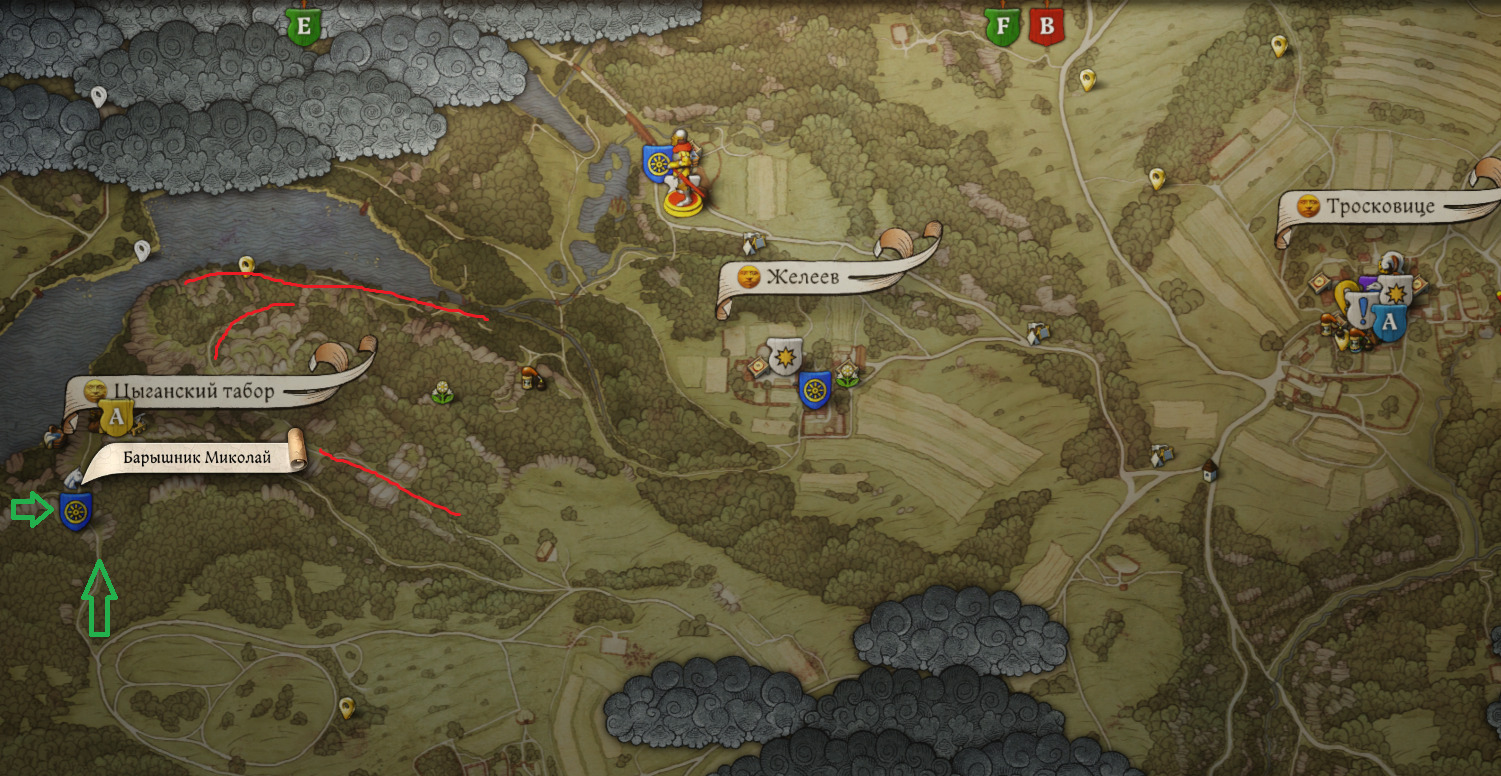Choose the blue A marker in Тросковице
Screen dimensions: 1501x776
1388,323
